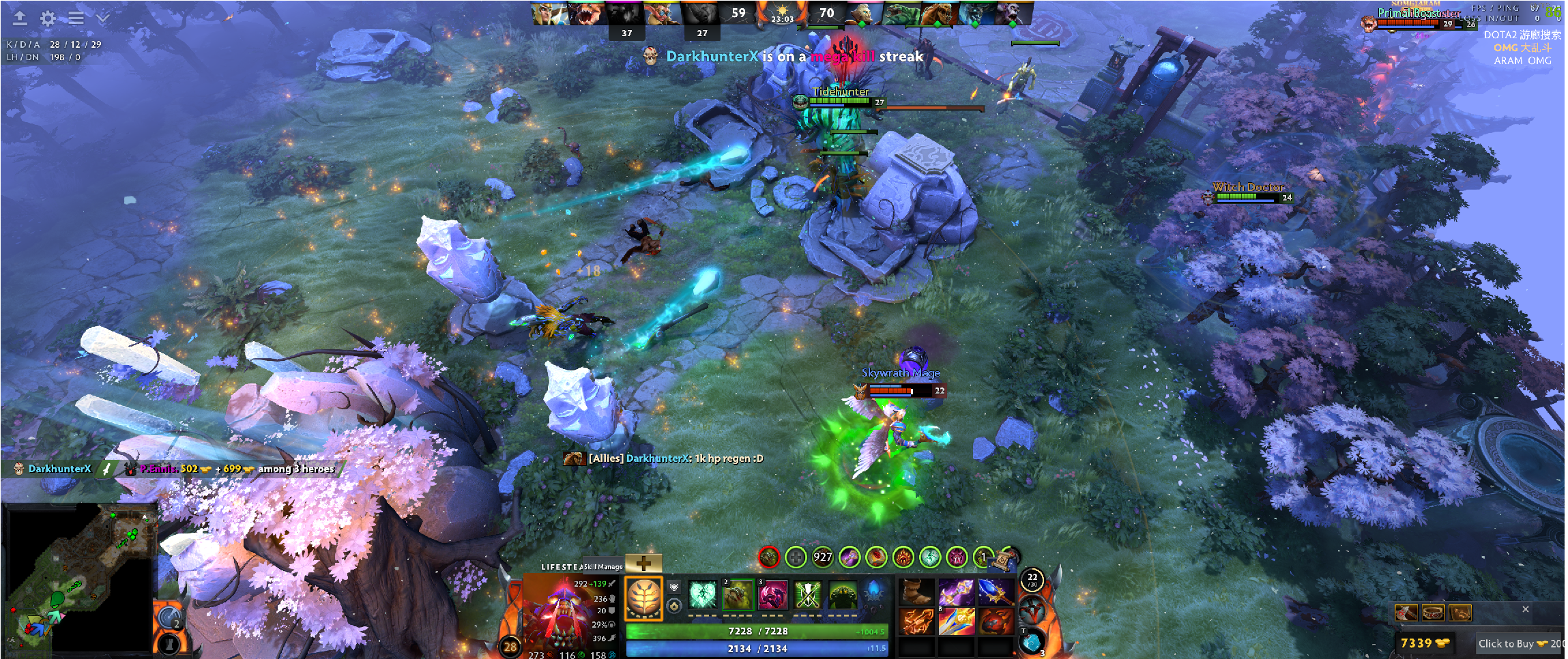Click the upload arrow dashboard icon
Viewport: 1568px width, 659px height.
point(20,18)
